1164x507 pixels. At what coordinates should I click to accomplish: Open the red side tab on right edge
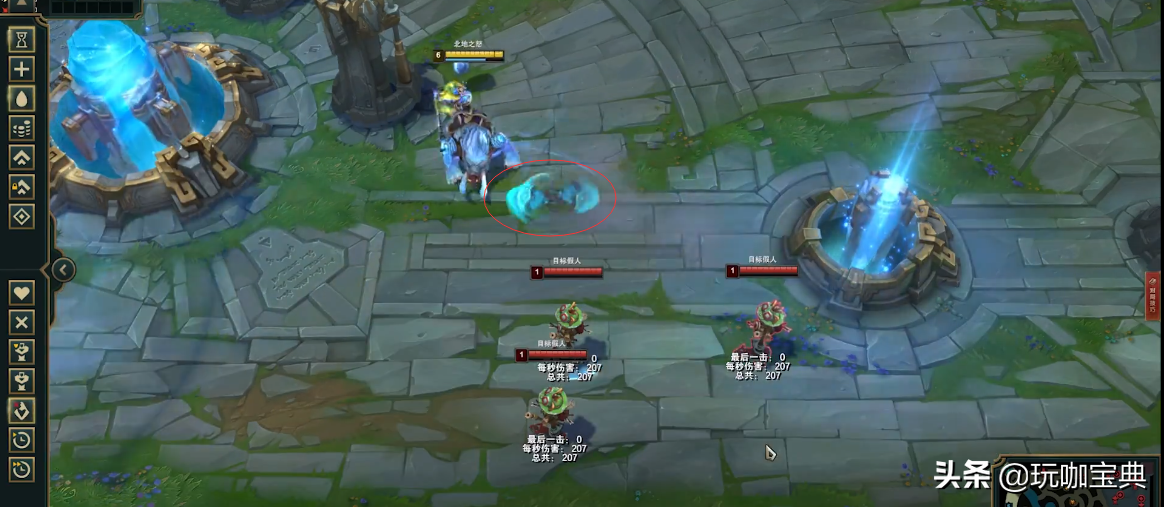(x=1154, y=297)
